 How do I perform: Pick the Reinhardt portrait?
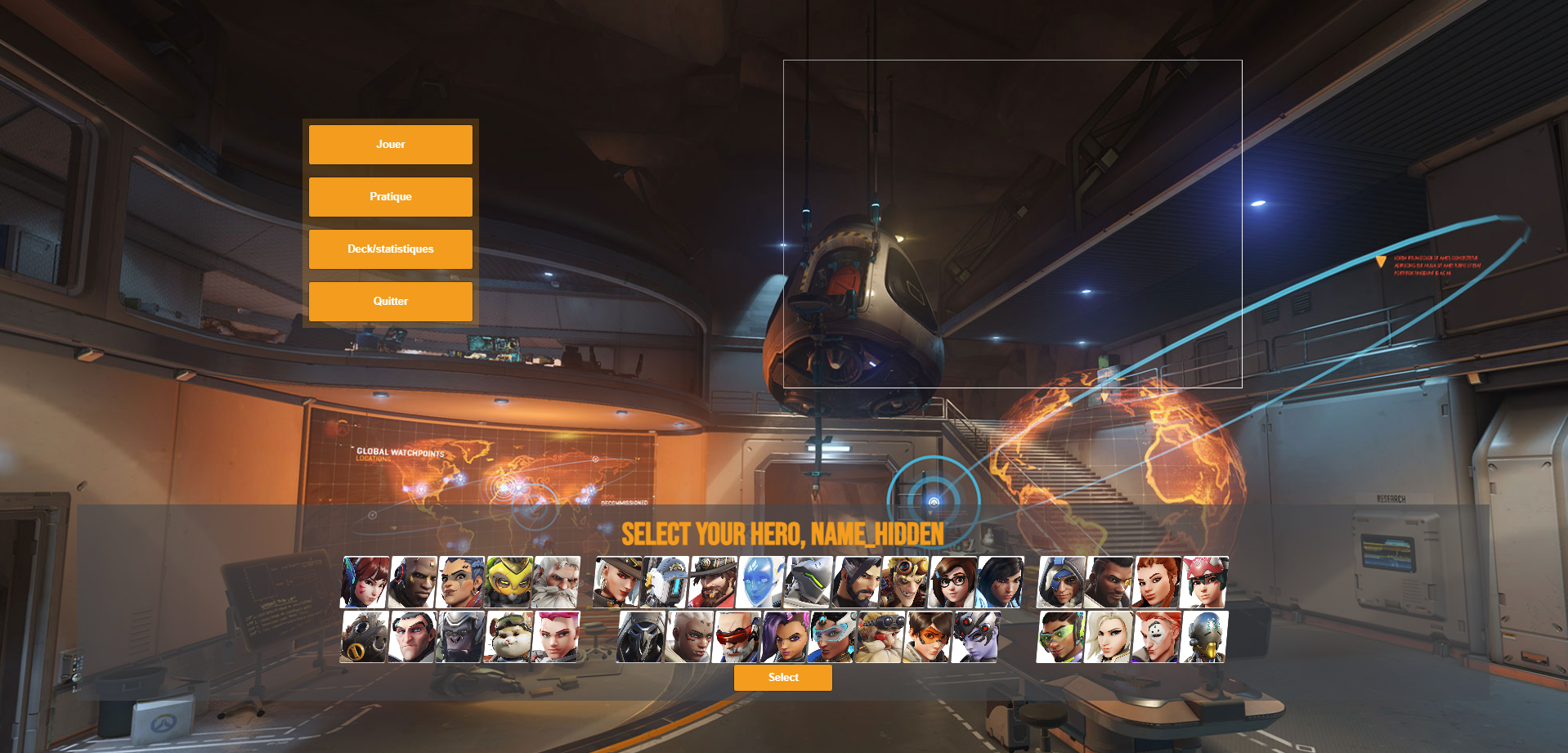pyautogui.click(x=556, y=582)
